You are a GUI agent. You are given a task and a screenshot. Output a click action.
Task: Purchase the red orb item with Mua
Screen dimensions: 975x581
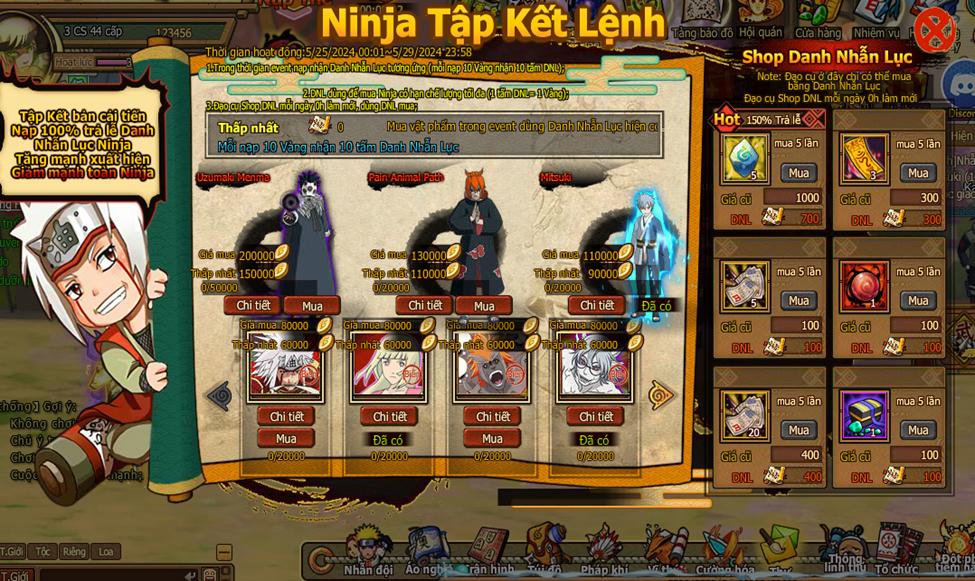(917, 301)
